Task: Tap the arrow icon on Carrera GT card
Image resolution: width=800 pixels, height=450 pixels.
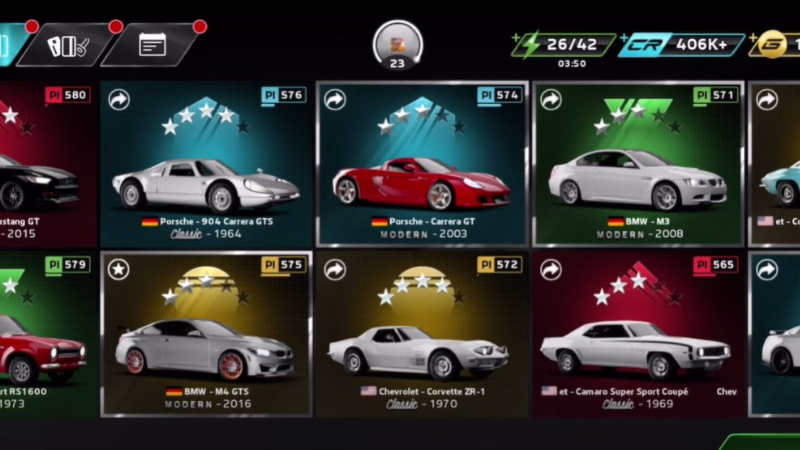Action: click(335, 99)
